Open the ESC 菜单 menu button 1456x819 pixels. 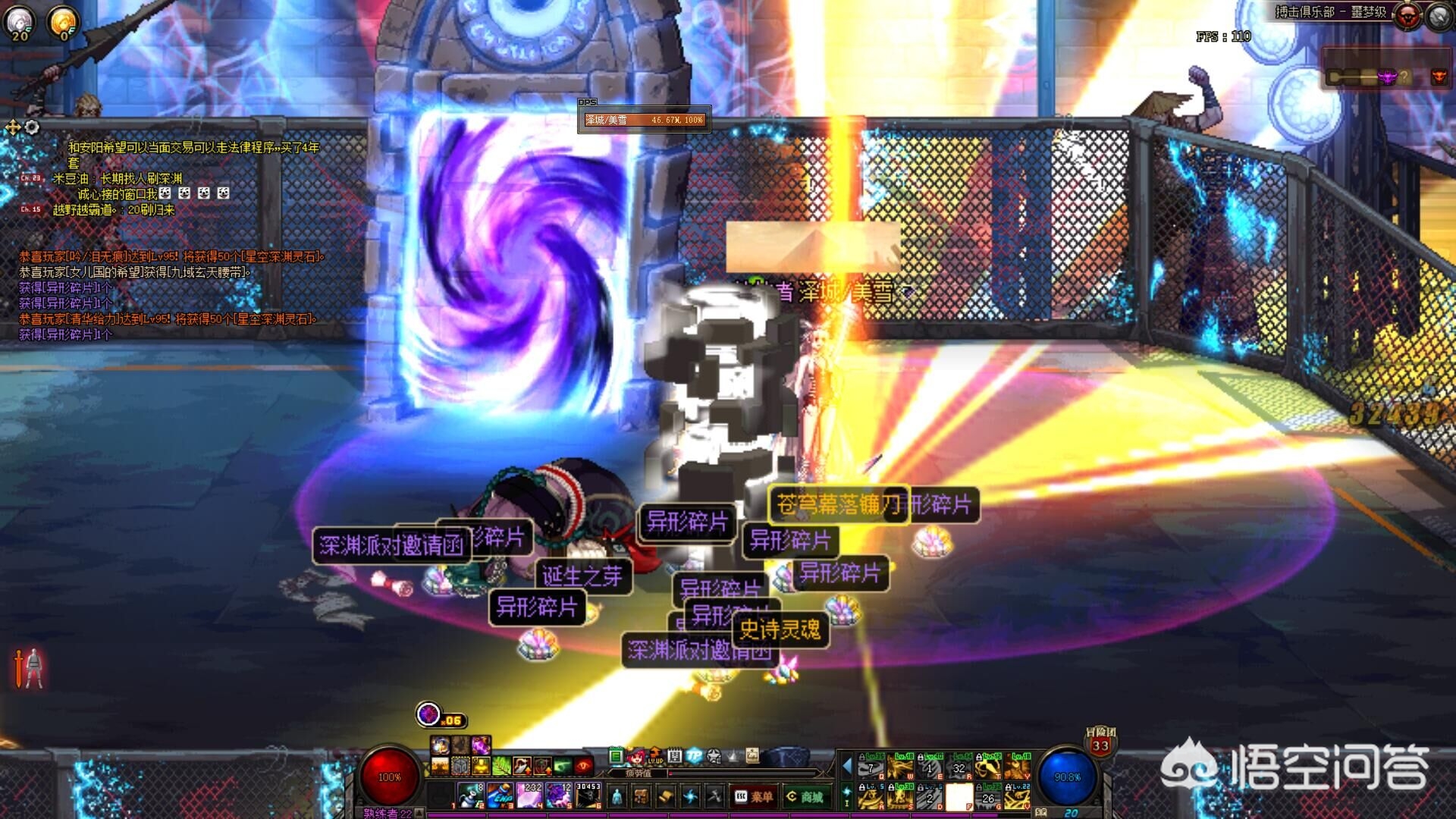coord(753,796)
